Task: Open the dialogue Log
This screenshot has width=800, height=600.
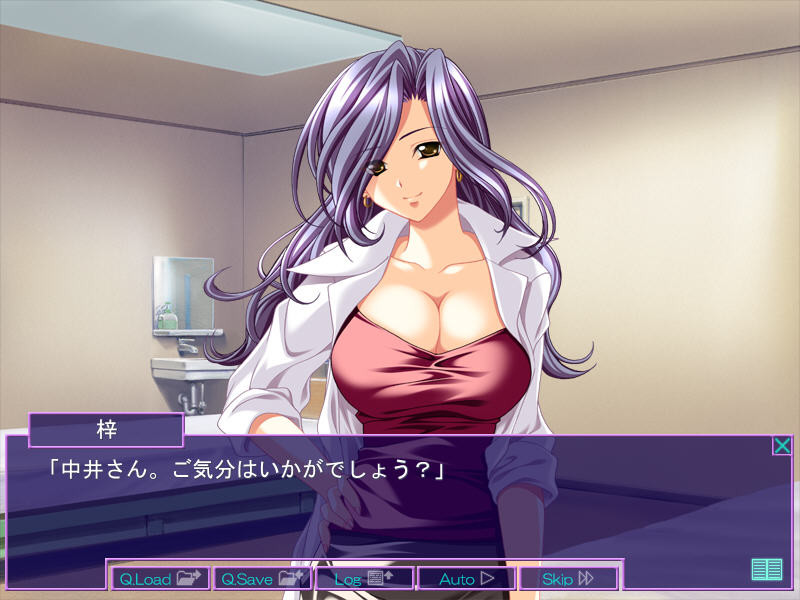Action: tap(365, 578)
